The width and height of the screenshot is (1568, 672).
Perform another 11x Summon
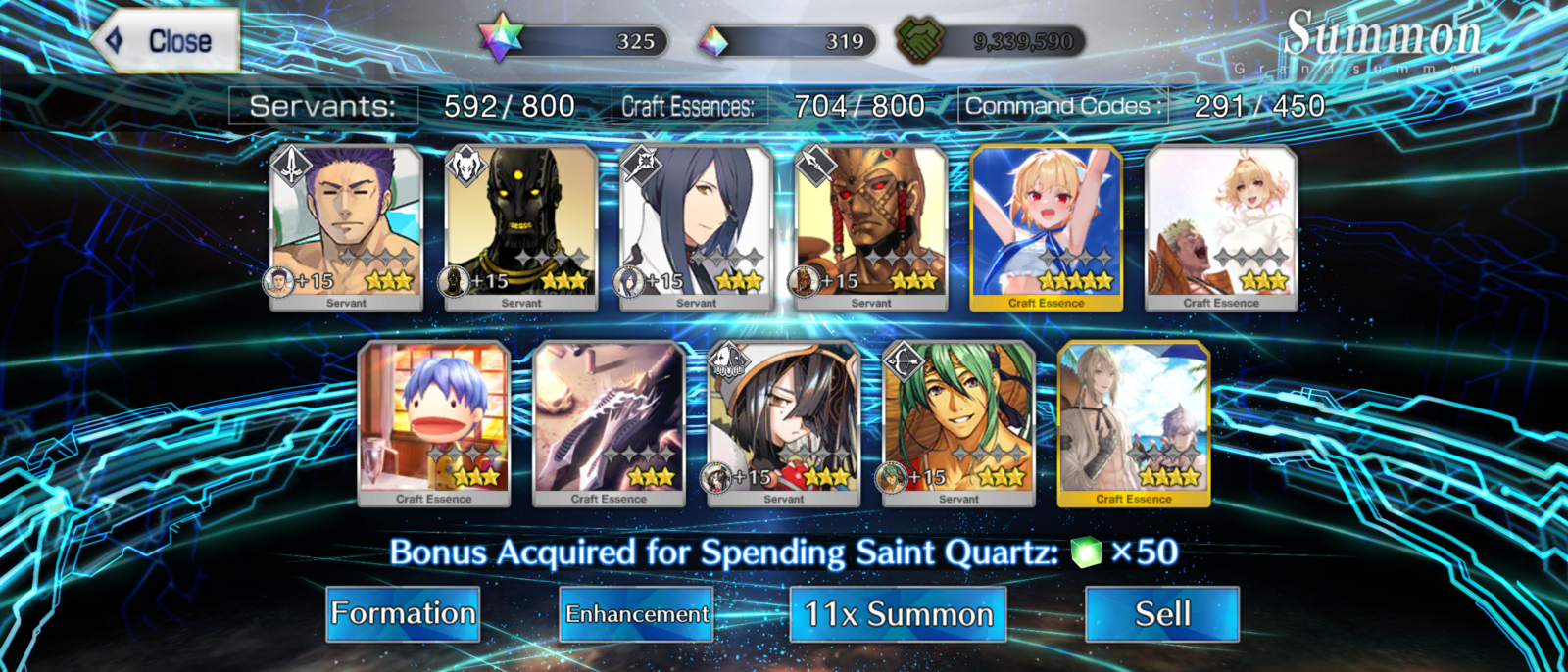(898, 614)
